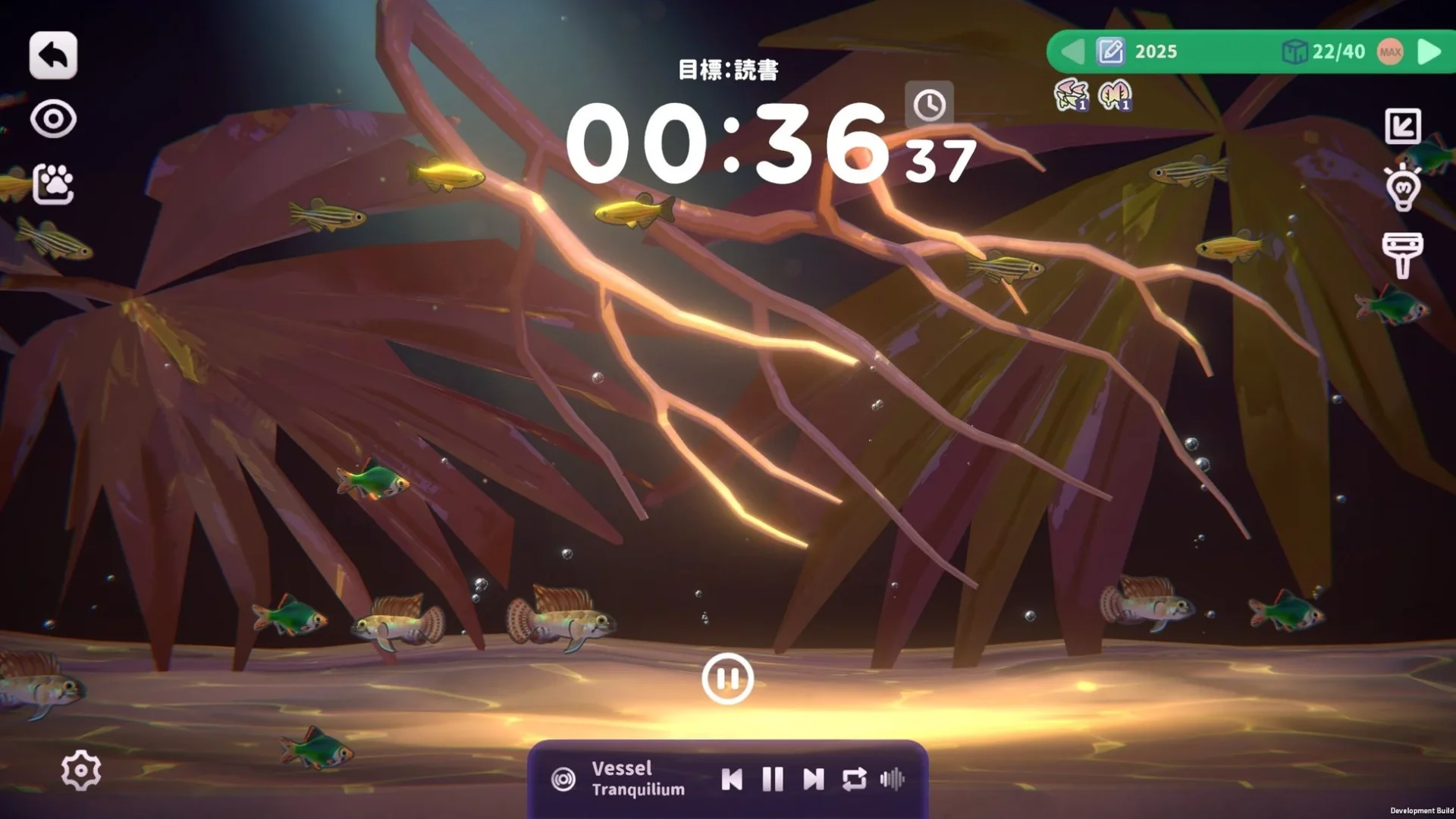Skip to the next track
Viewport: 1456px width, 819px height.
coord(813,777)
